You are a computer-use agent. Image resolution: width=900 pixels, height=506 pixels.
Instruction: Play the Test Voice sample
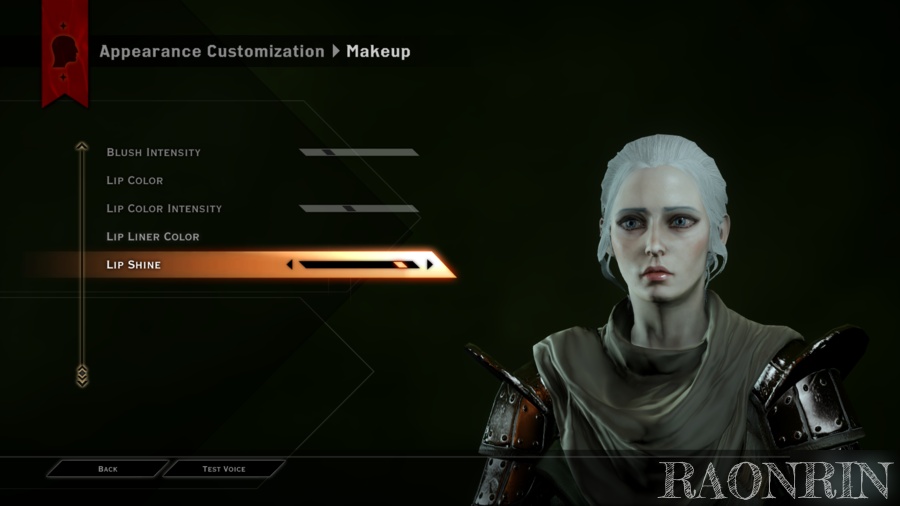click(x=224, y=469)
